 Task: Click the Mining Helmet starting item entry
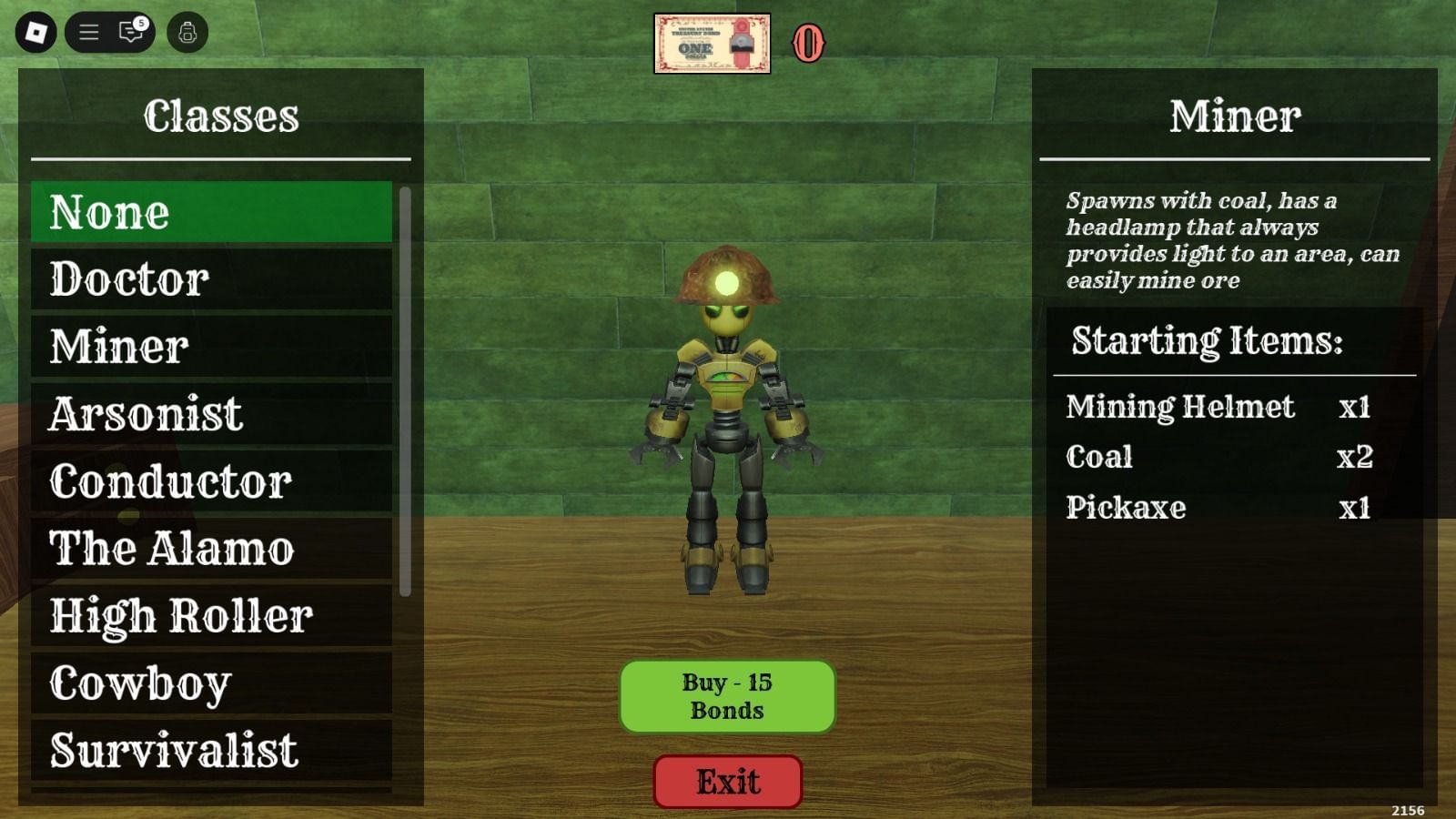click(x=1219, y=408)
